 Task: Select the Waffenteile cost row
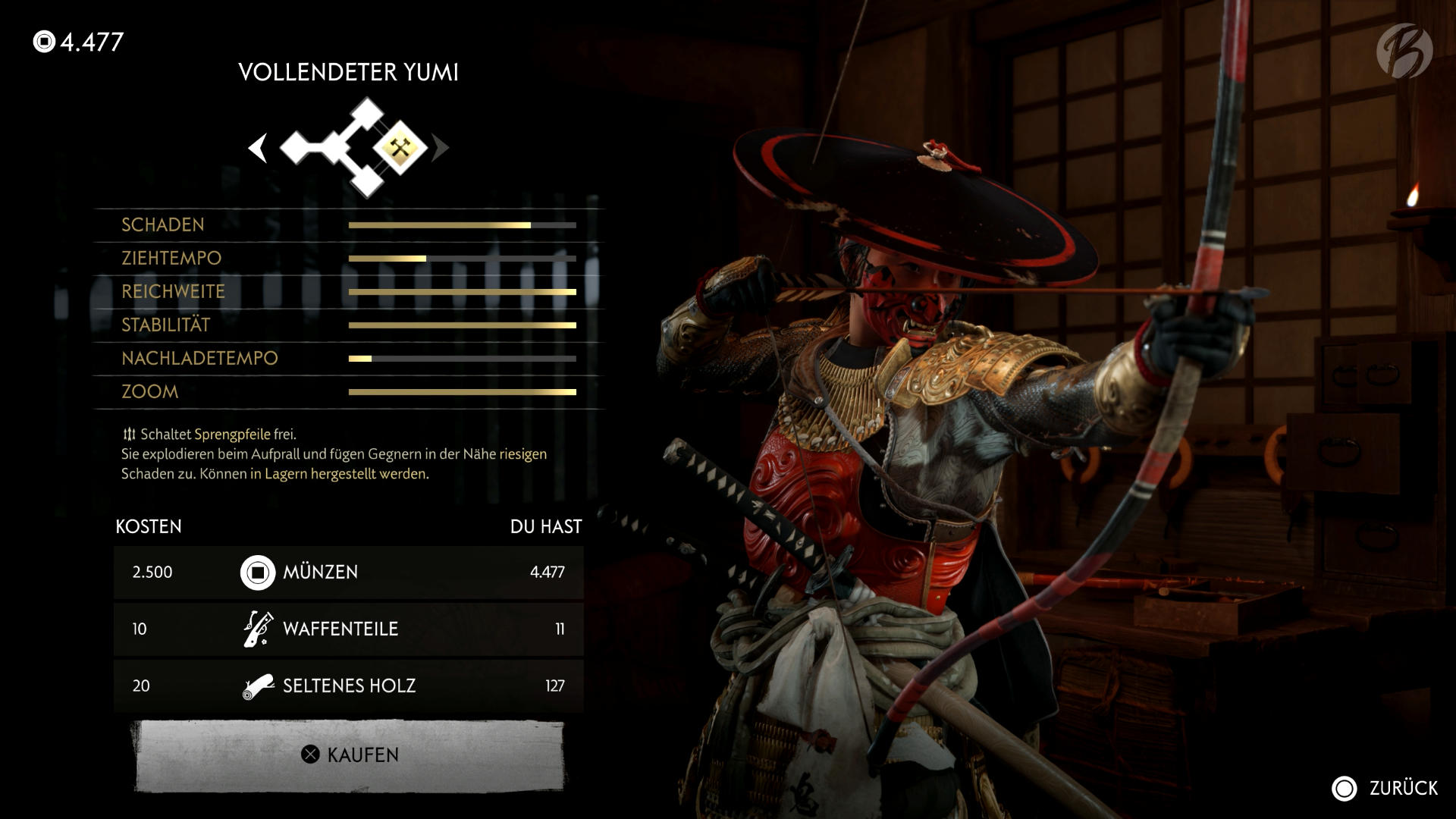coord(349,629)
